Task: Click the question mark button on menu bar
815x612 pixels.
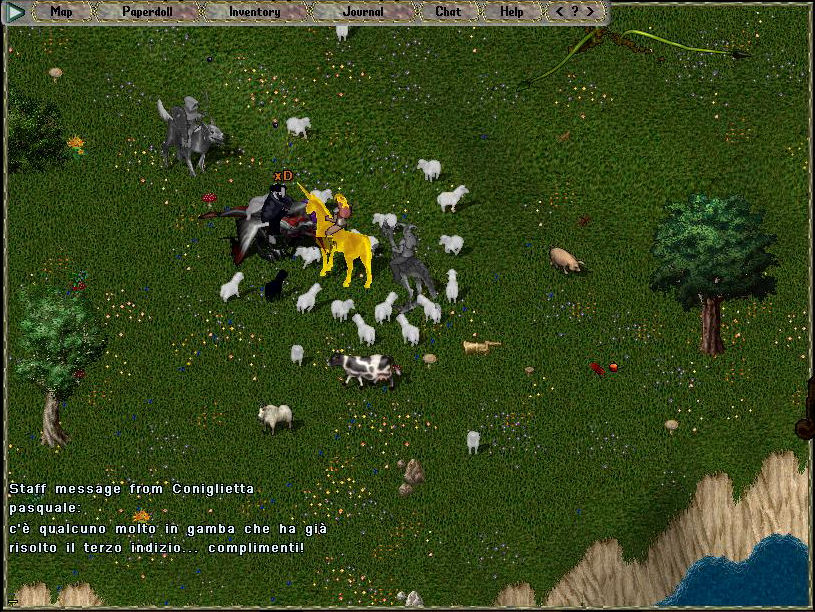Action: [x=575, y=12]
